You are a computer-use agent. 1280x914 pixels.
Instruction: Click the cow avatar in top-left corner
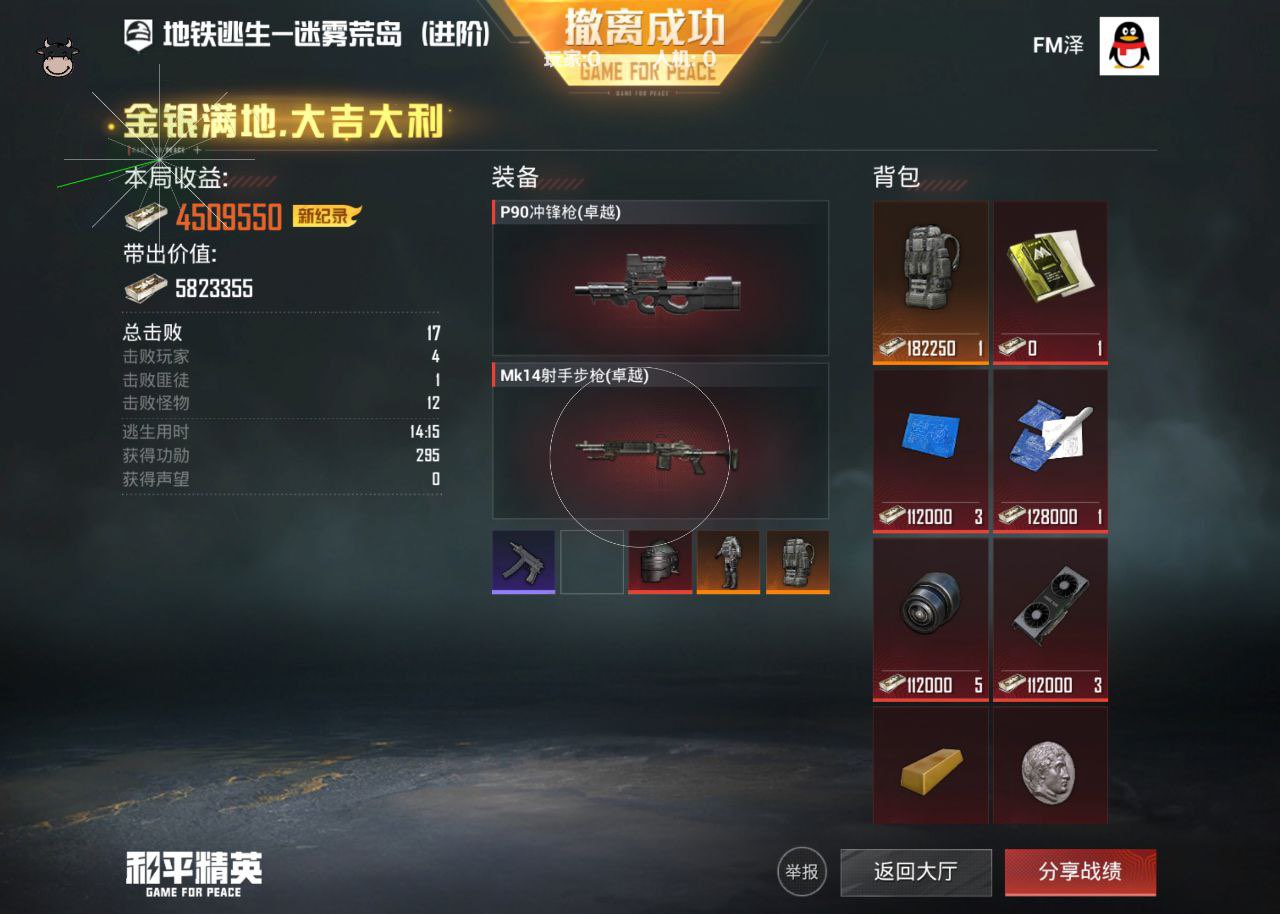(x=57, y=52)
